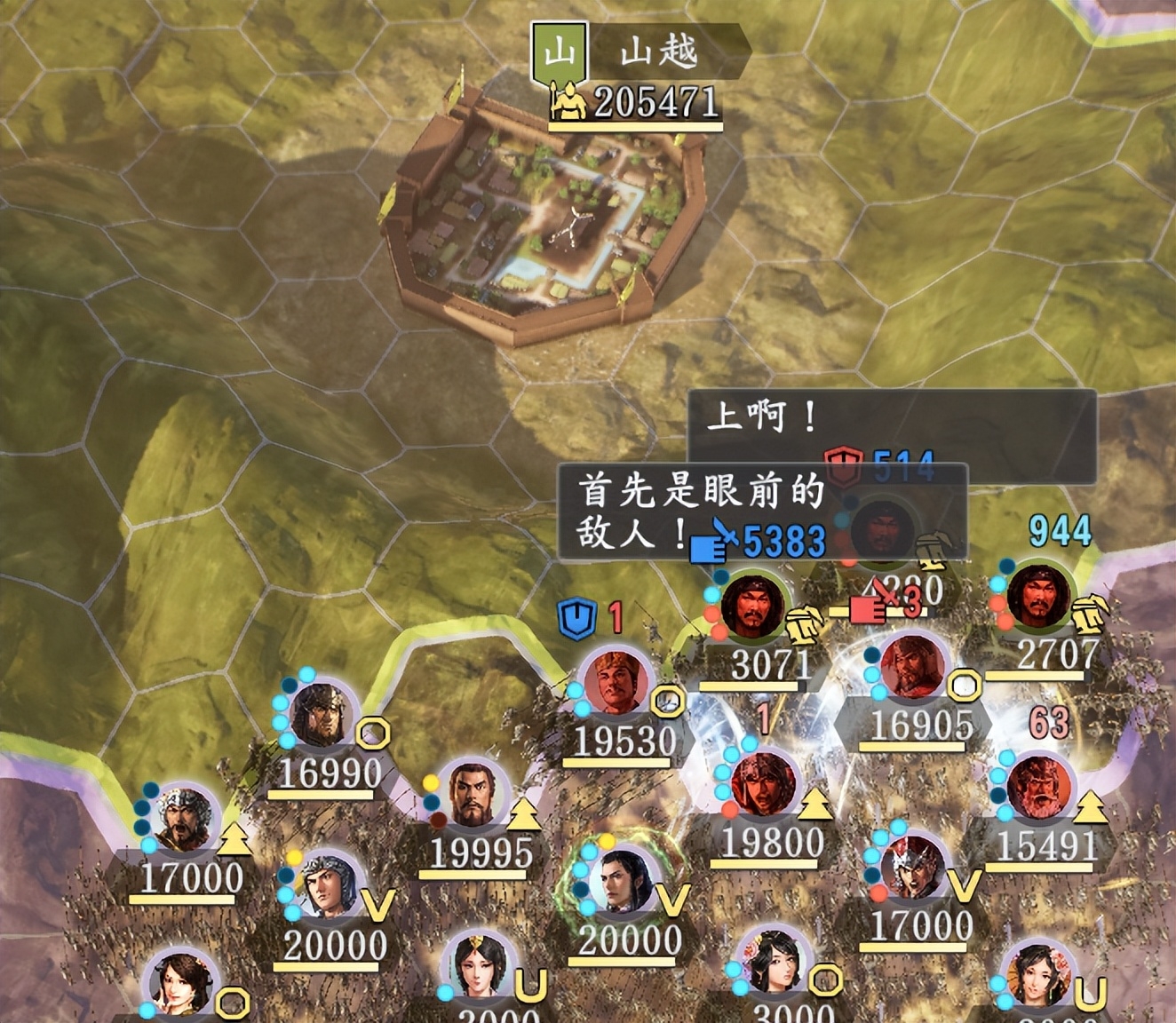This screenshot has width=1176, height=1023.
Task: Dismiss the 首先是眼前的敌人 speech bubble
Action: 702,511
